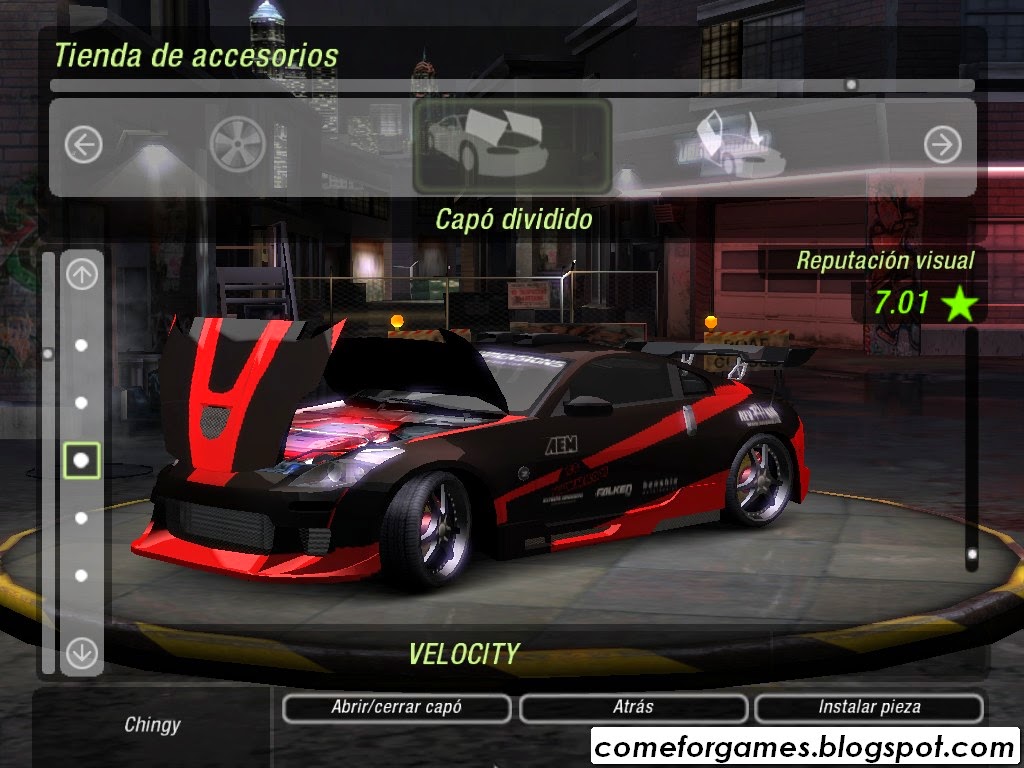The image size is (1024, 768).
Task: Select the wheel rim accessory thumbnail
Action: [x=238, y=146]
